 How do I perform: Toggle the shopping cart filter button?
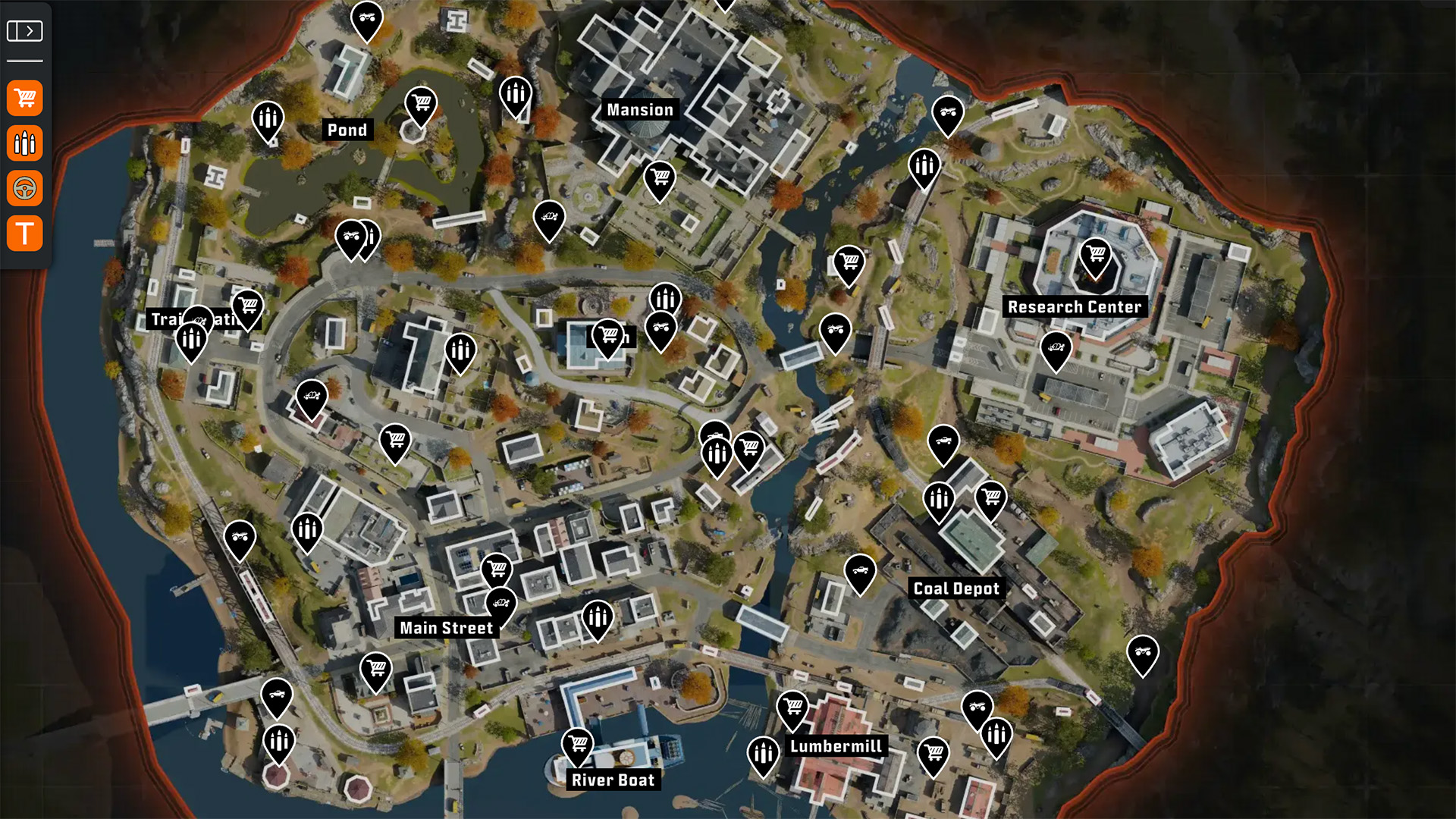point(25,99)
